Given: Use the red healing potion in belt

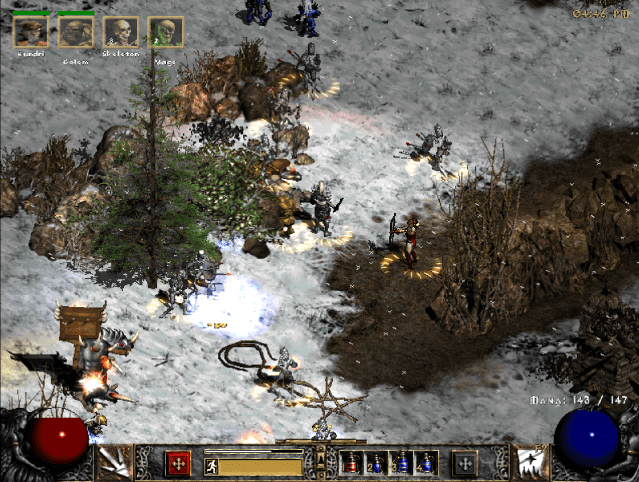Looking at the screenshot, I should [351, 463].
